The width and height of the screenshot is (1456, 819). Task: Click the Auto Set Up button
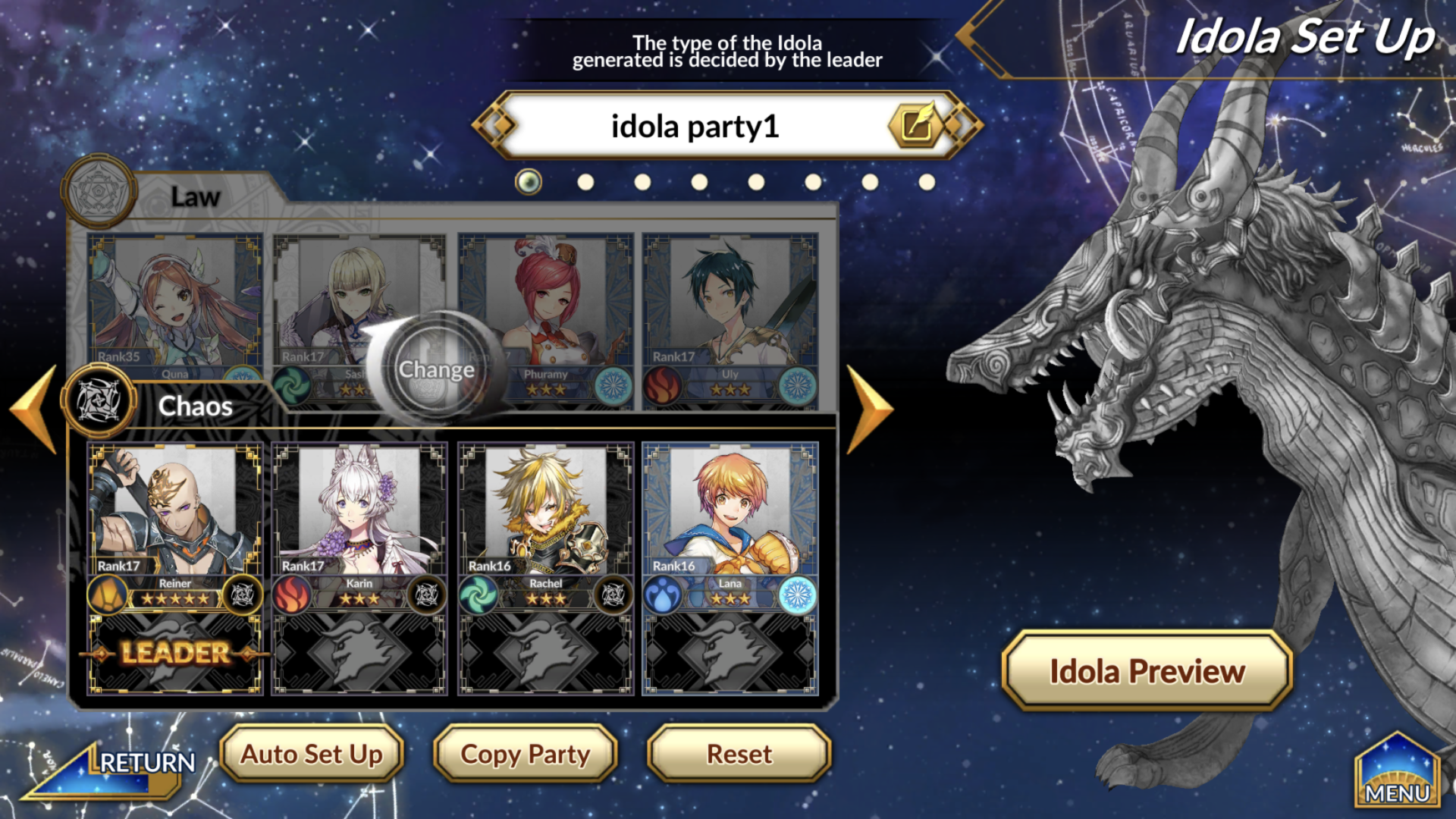pyautogui.click(x=312, y=754)
